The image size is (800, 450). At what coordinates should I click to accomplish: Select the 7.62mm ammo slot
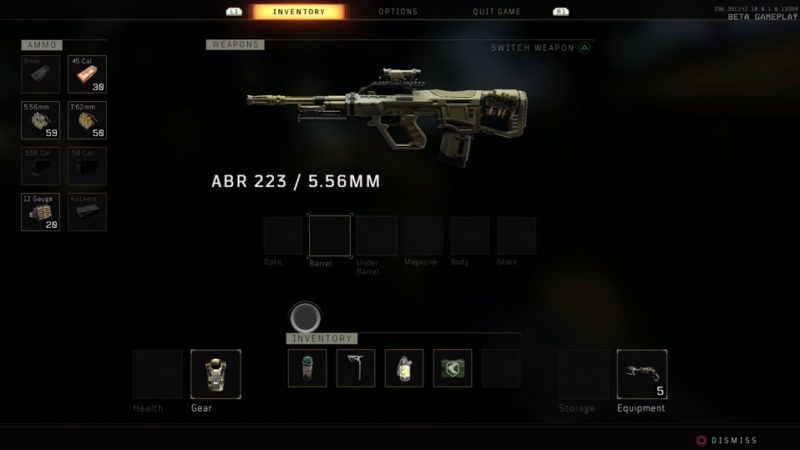(87, 120)
